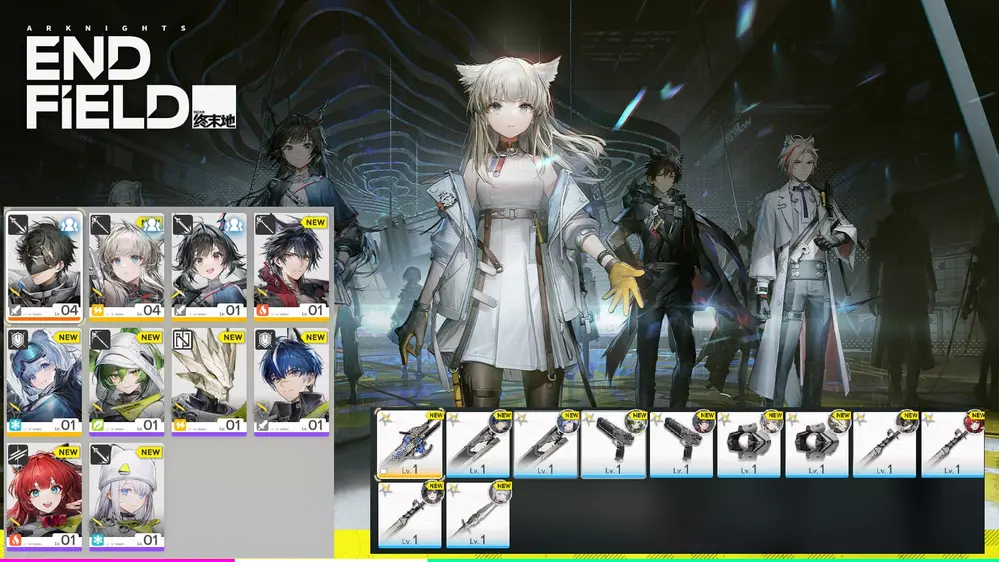
Task: Pick the white dragon-headed operator card
Action: coord(209,382)
